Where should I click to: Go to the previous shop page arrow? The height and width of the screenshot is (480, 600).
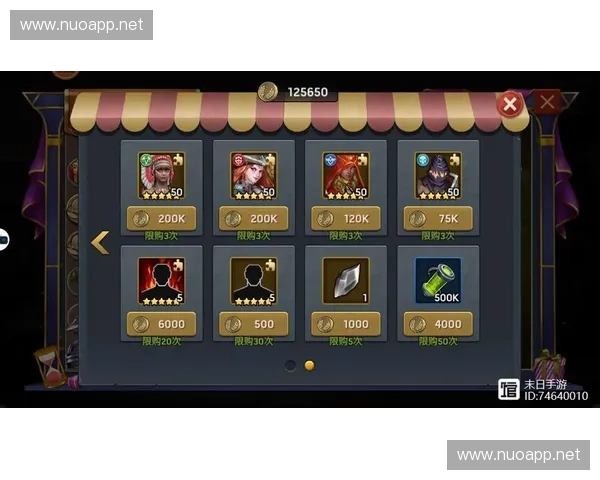point(99,242)
